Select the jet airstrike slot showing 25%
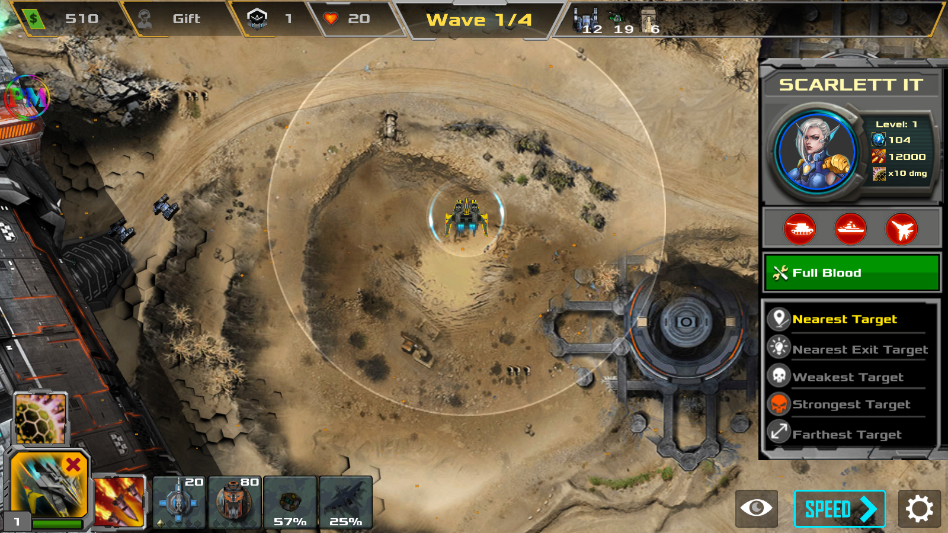 point(346,501)
